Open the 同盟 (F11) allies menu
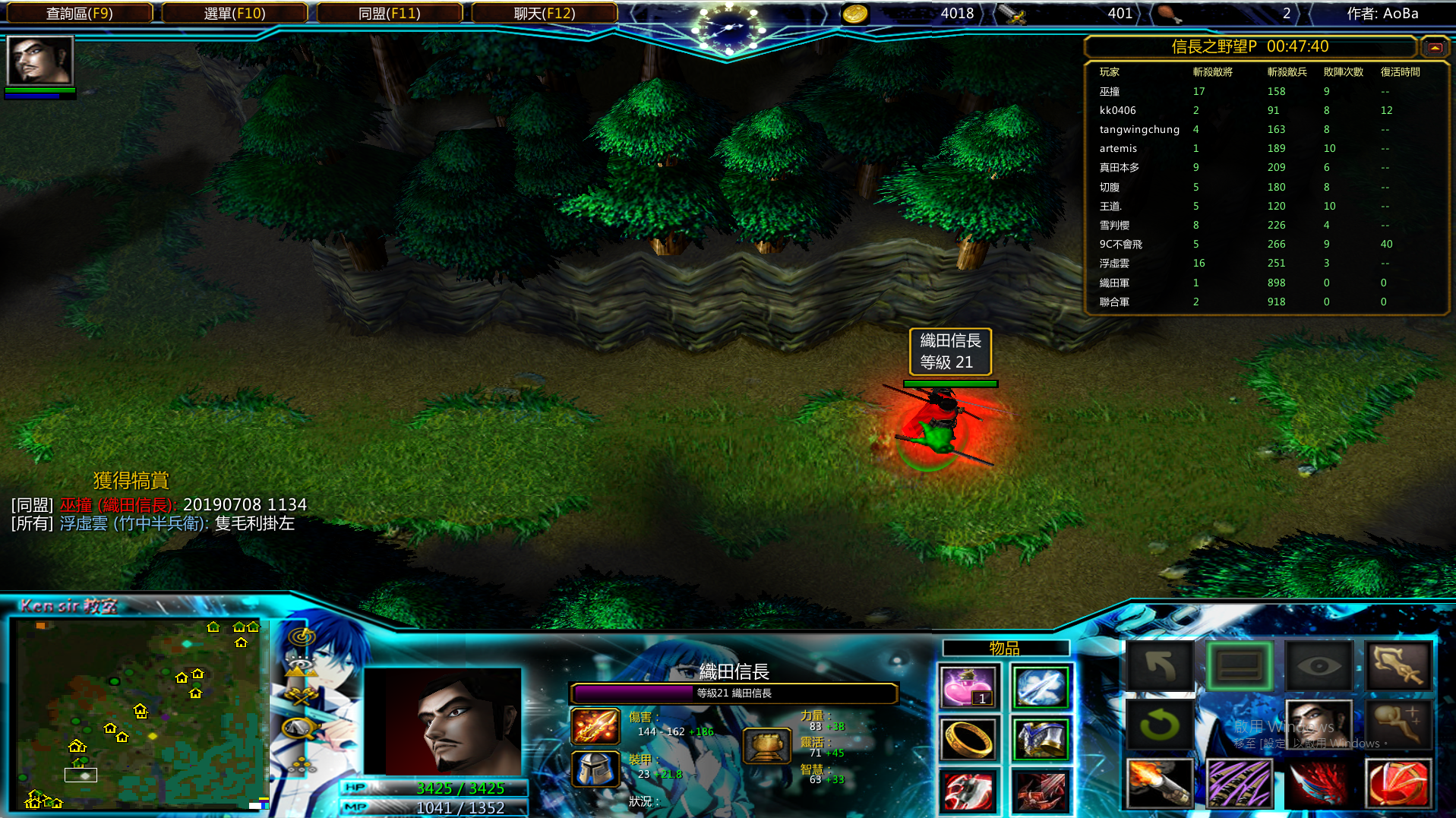This screenshot has height=818, width=1456. tap(389, 13)
